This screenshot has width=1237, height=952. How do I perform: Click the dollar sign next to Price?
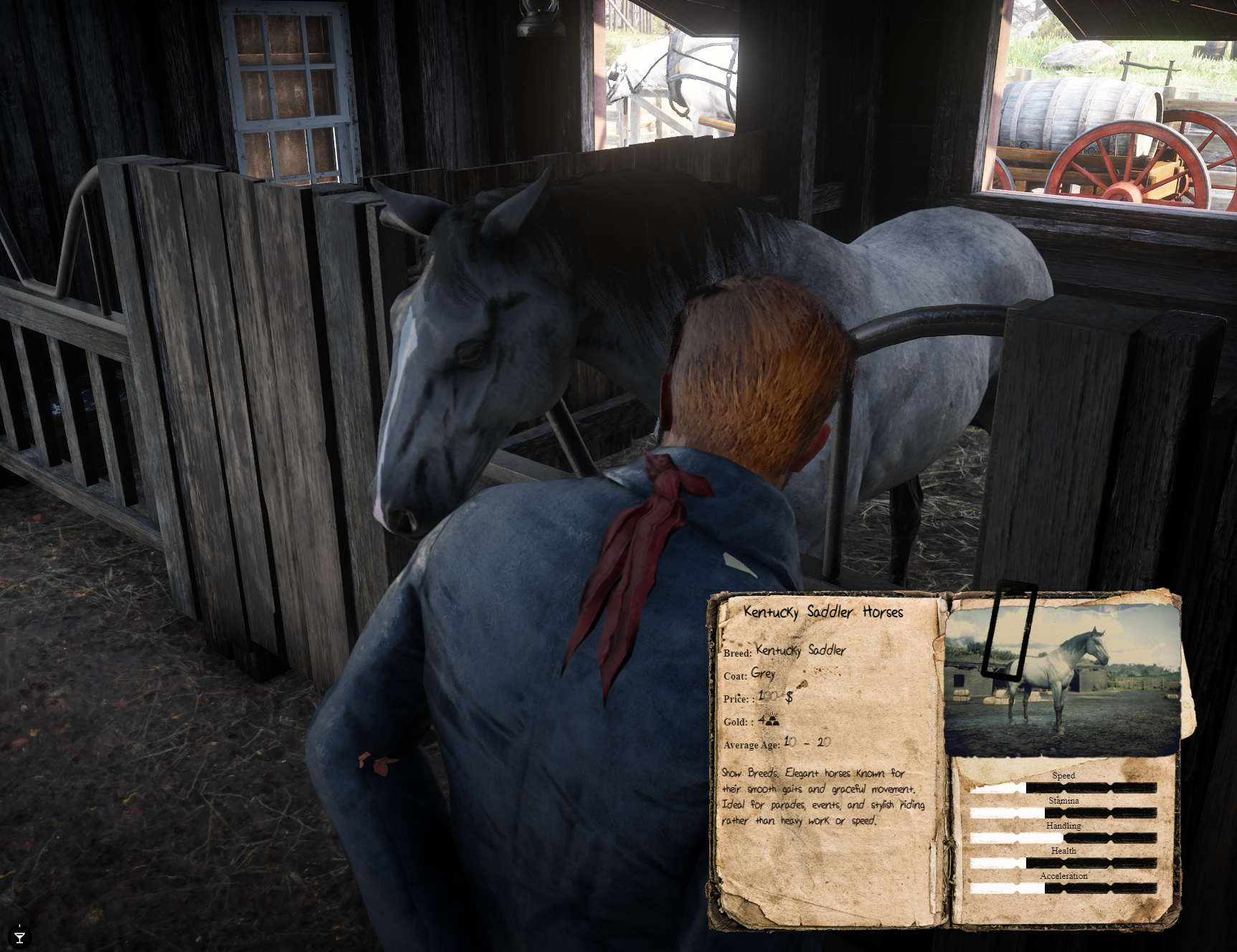(791, 699)
